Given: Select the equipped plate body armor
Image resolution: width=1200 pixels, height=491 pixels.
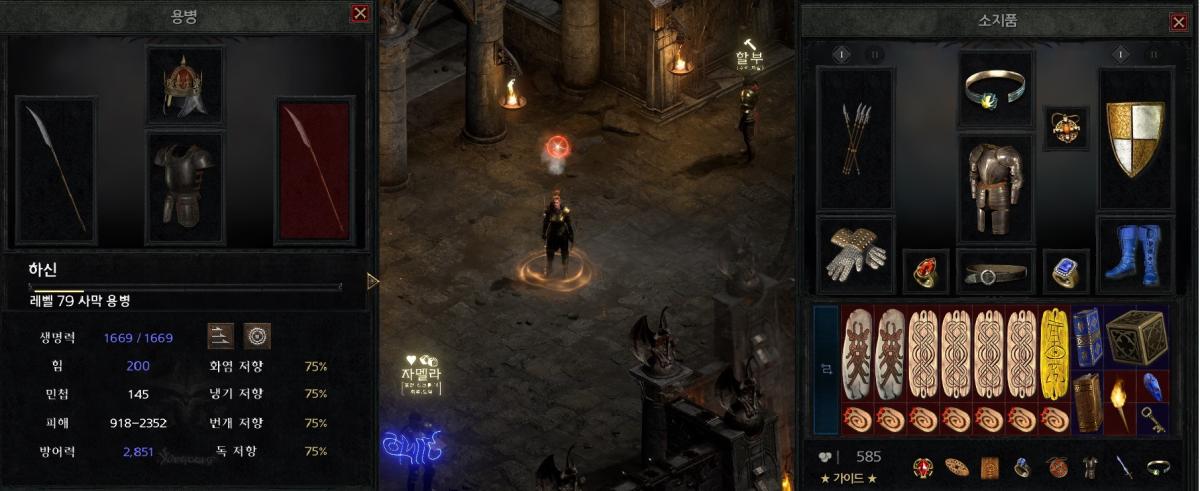Looking at the screenshot, I should coord(995,188).
